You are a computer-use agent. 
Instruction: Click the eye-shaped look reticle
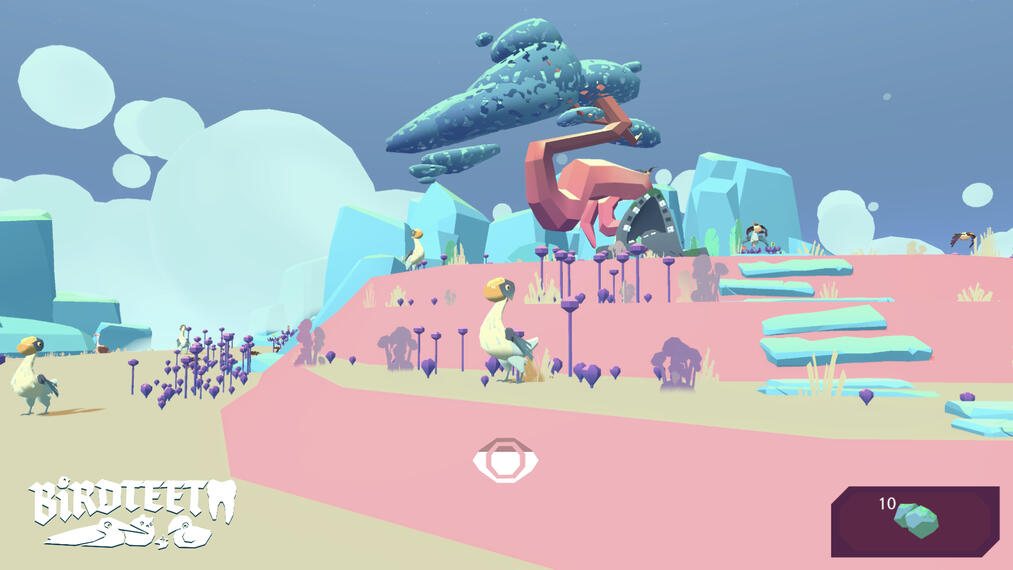pyautogui.click(x=506, y=460)
